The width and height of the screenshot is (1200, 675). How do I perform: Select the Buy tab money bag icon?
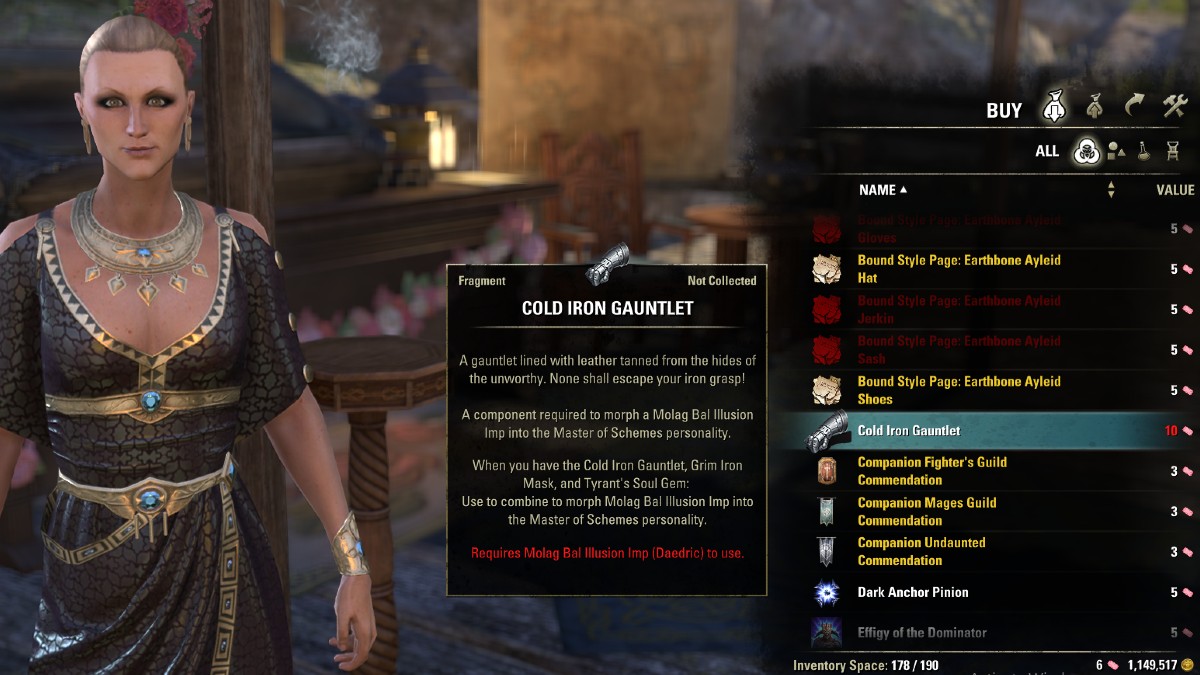pos(1054,107)
